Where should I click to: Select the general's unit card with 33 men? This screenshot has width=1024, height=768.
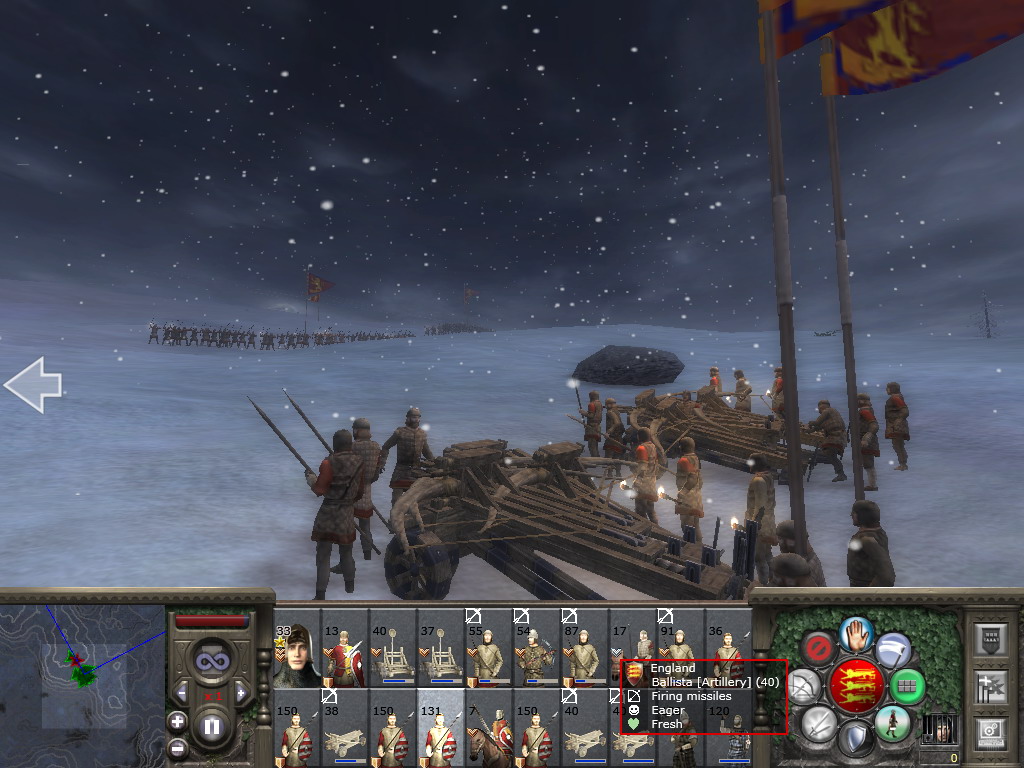(297, 648)
